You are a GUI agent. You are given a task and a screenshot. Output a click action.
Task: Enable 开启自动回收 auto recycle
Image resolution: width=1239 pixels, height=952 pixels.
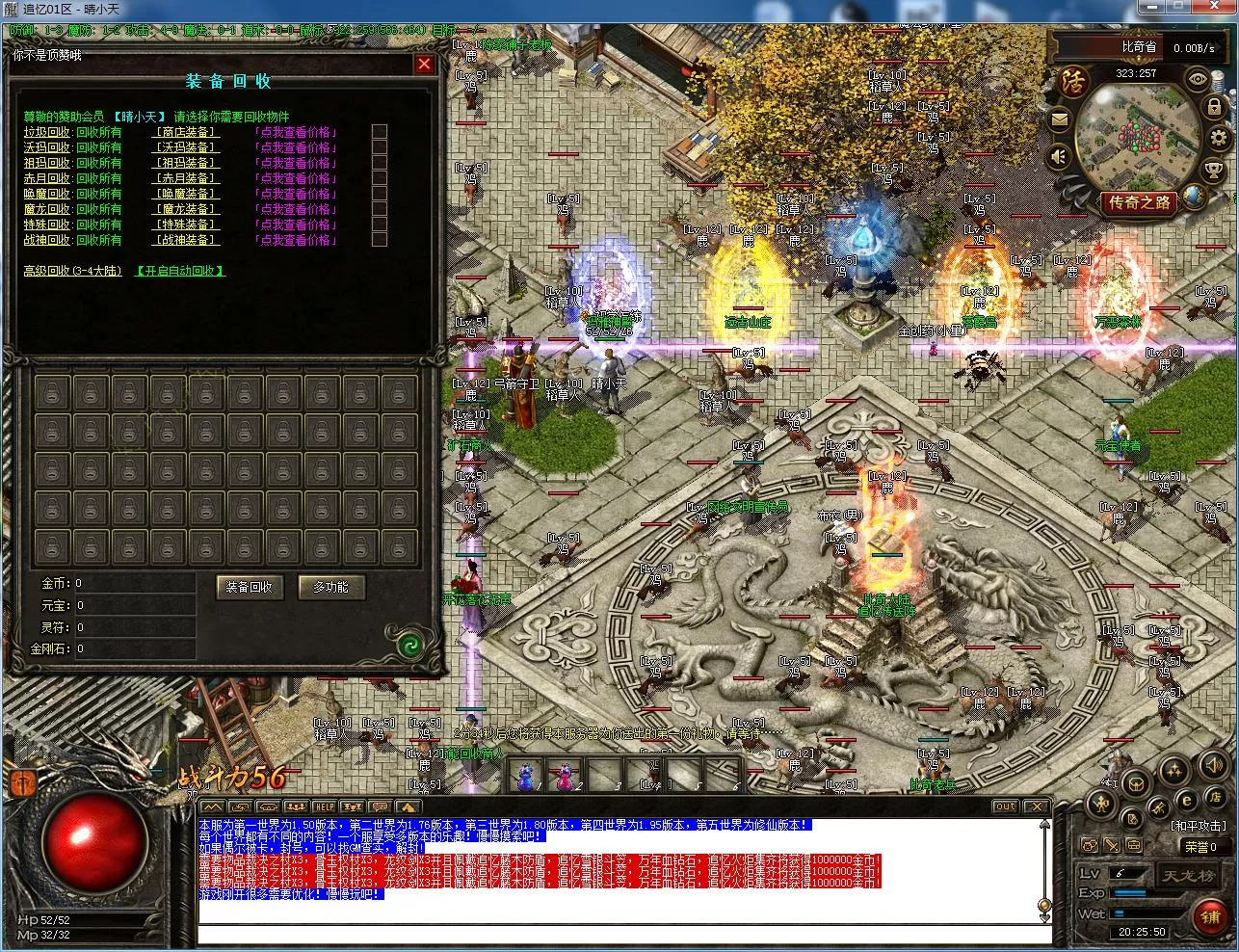click(180, 271)
